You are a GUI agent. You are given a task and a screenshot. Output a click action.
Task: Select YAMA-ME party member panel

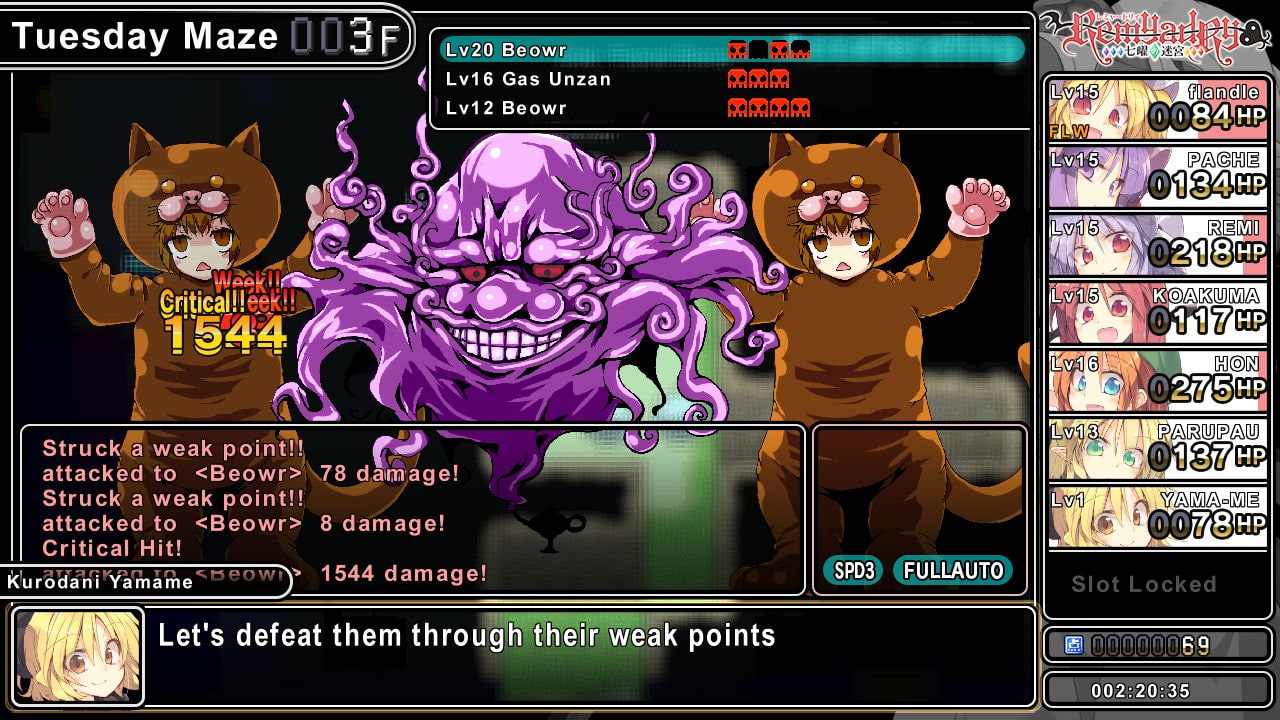coord(1157,517)
